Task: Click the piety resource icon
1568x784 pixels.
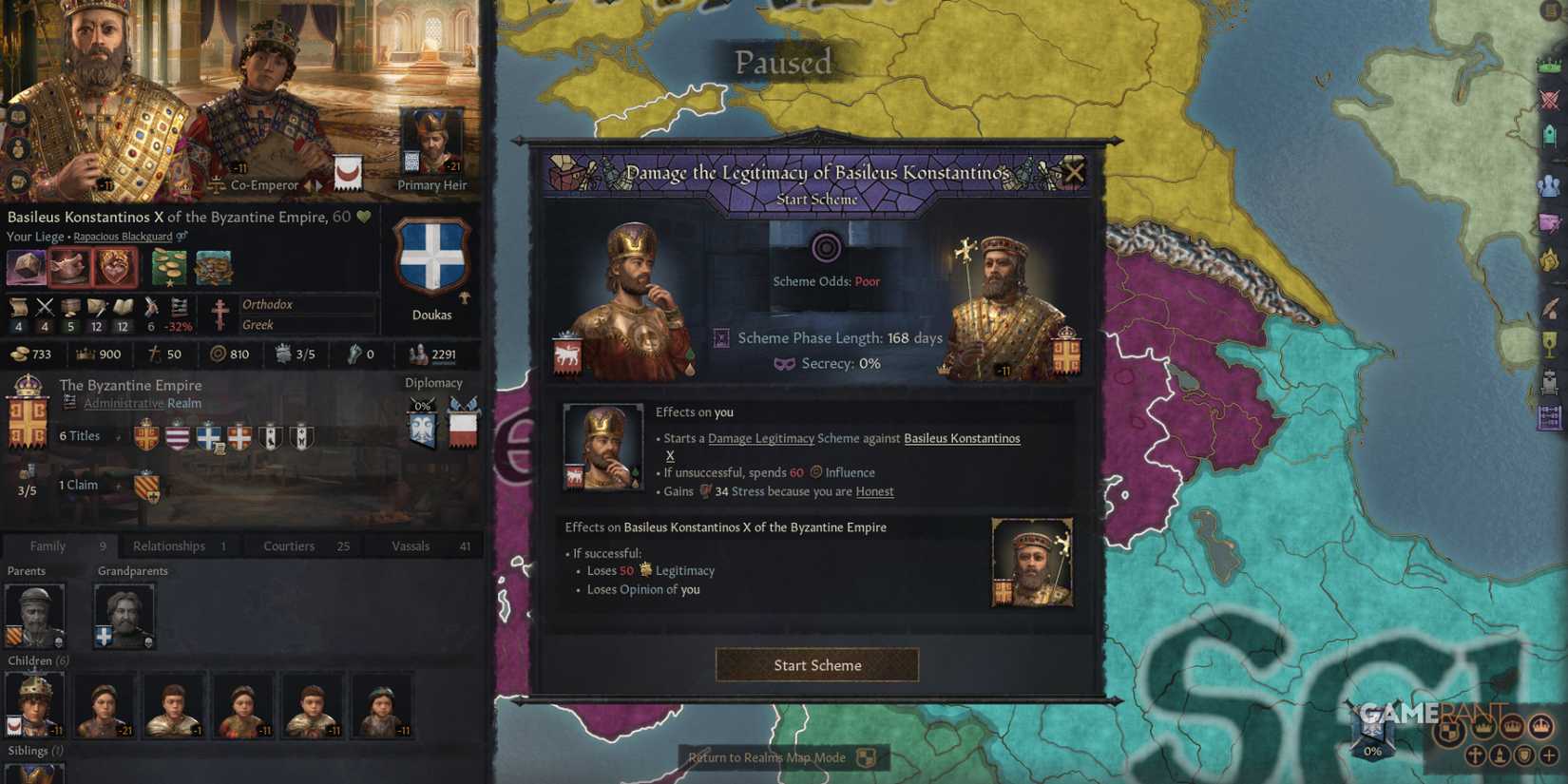Action: [x=155, y=354]
